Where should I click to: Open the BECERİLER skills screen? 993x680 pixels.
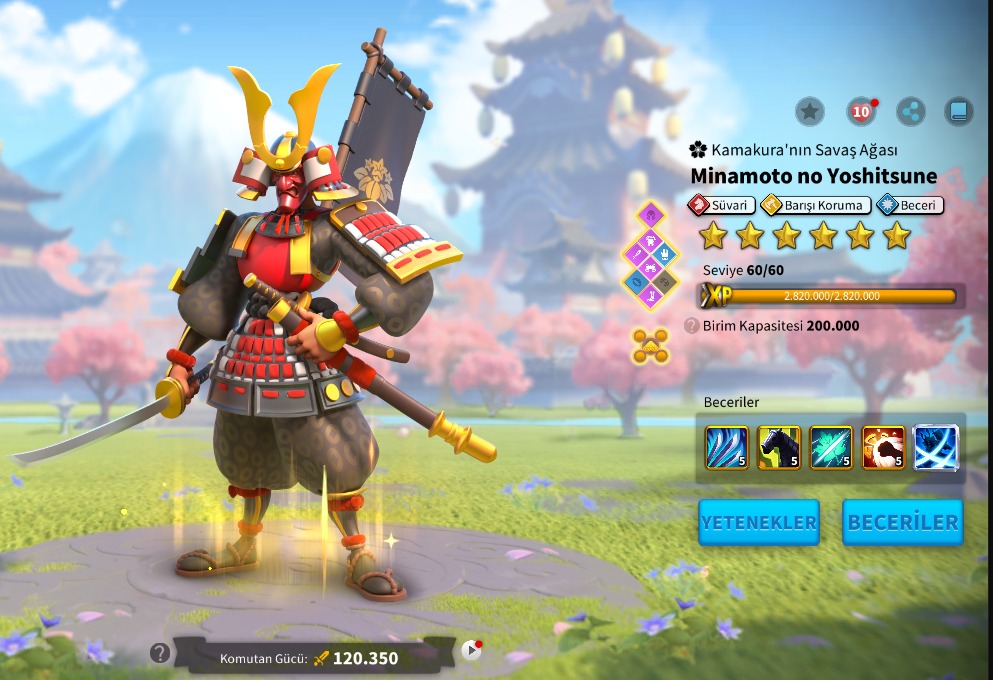point(902,522)
